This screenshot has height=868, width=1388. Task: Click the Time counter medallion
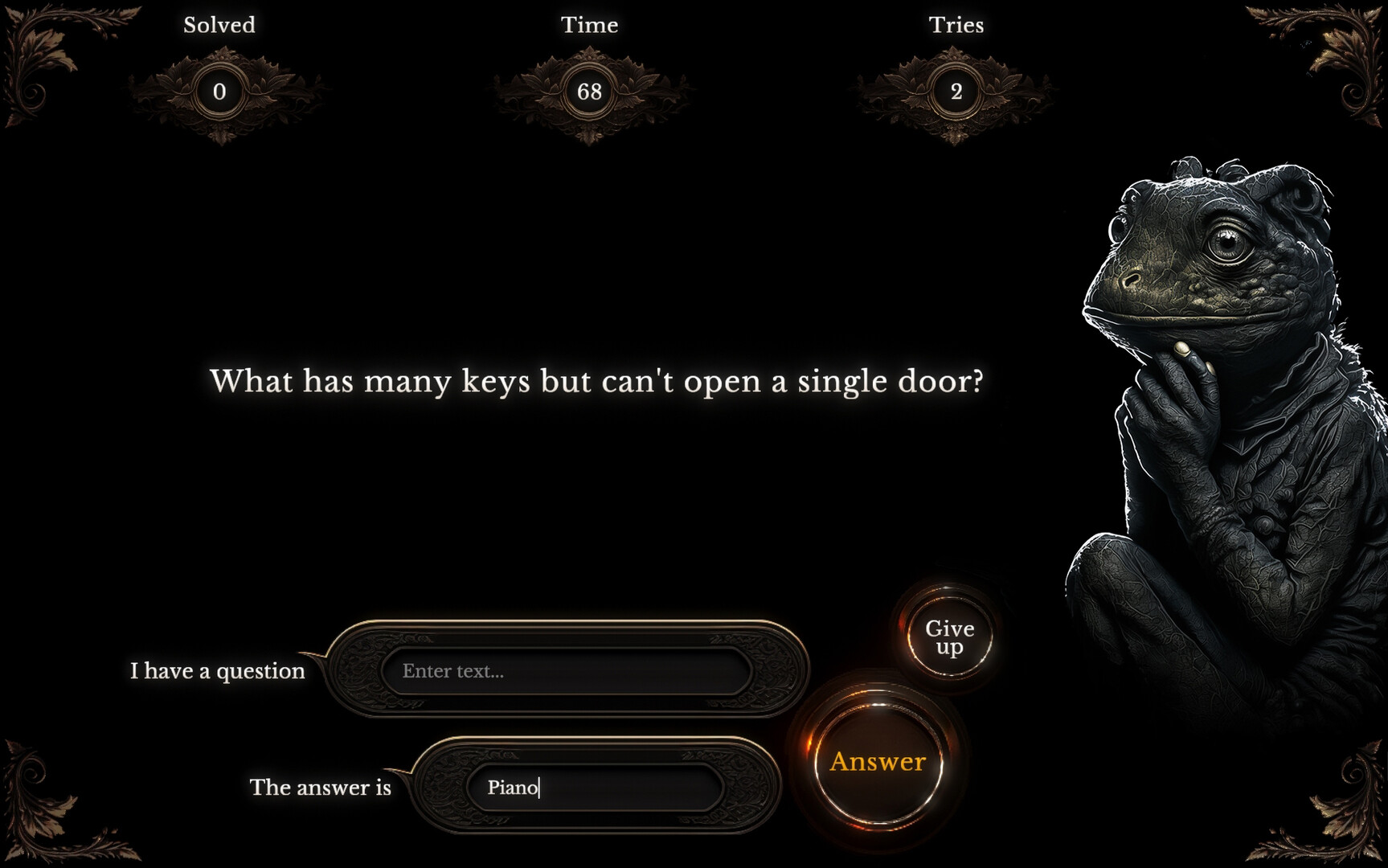point(592,91)
